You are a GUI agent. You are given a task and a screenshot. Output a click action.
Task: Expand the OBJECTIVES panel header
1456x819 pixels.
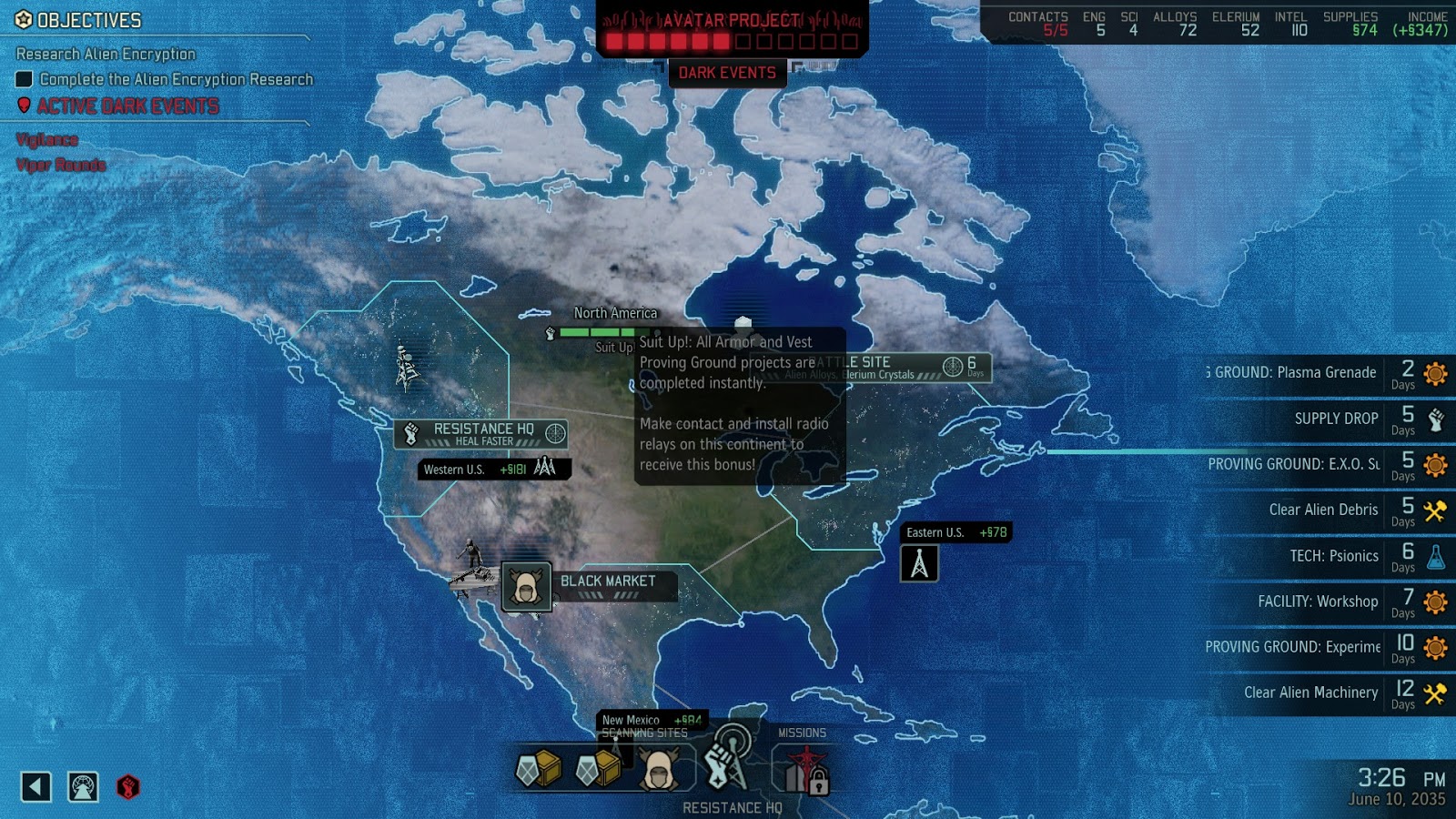(78, 20)
